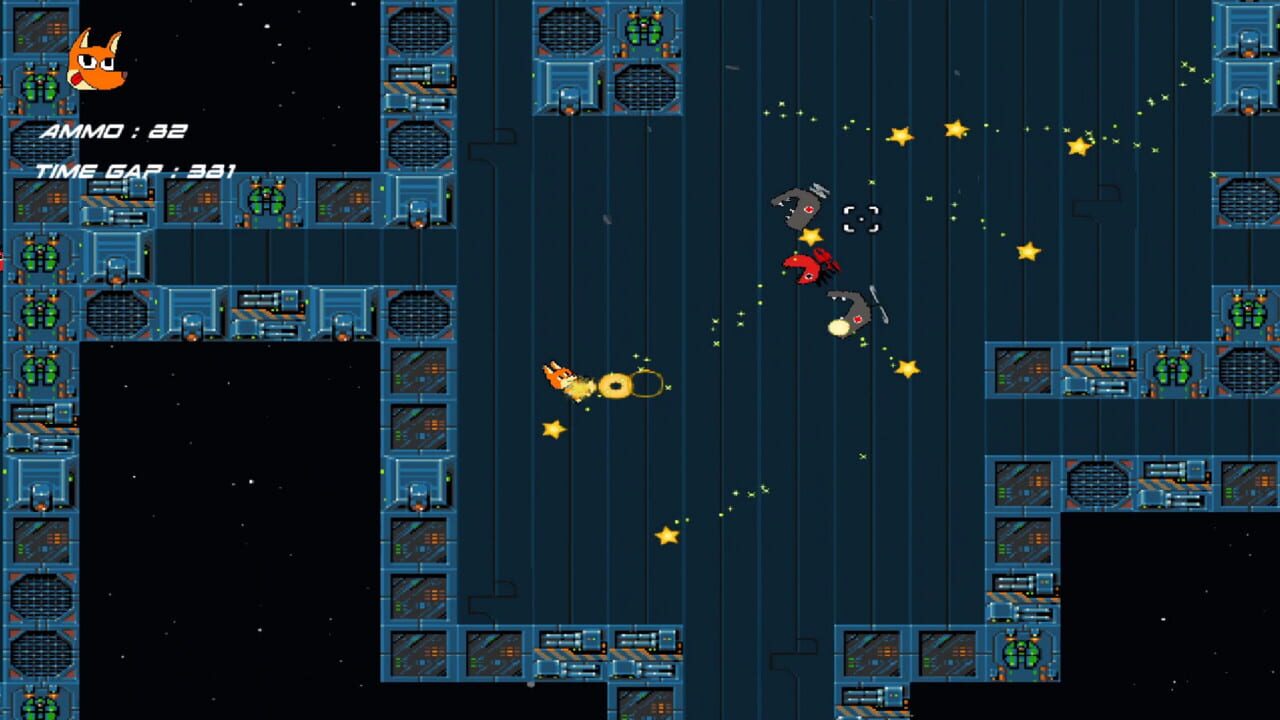
Task: Click the lower gray enemy with egg
Action: [x=852, y=312]
